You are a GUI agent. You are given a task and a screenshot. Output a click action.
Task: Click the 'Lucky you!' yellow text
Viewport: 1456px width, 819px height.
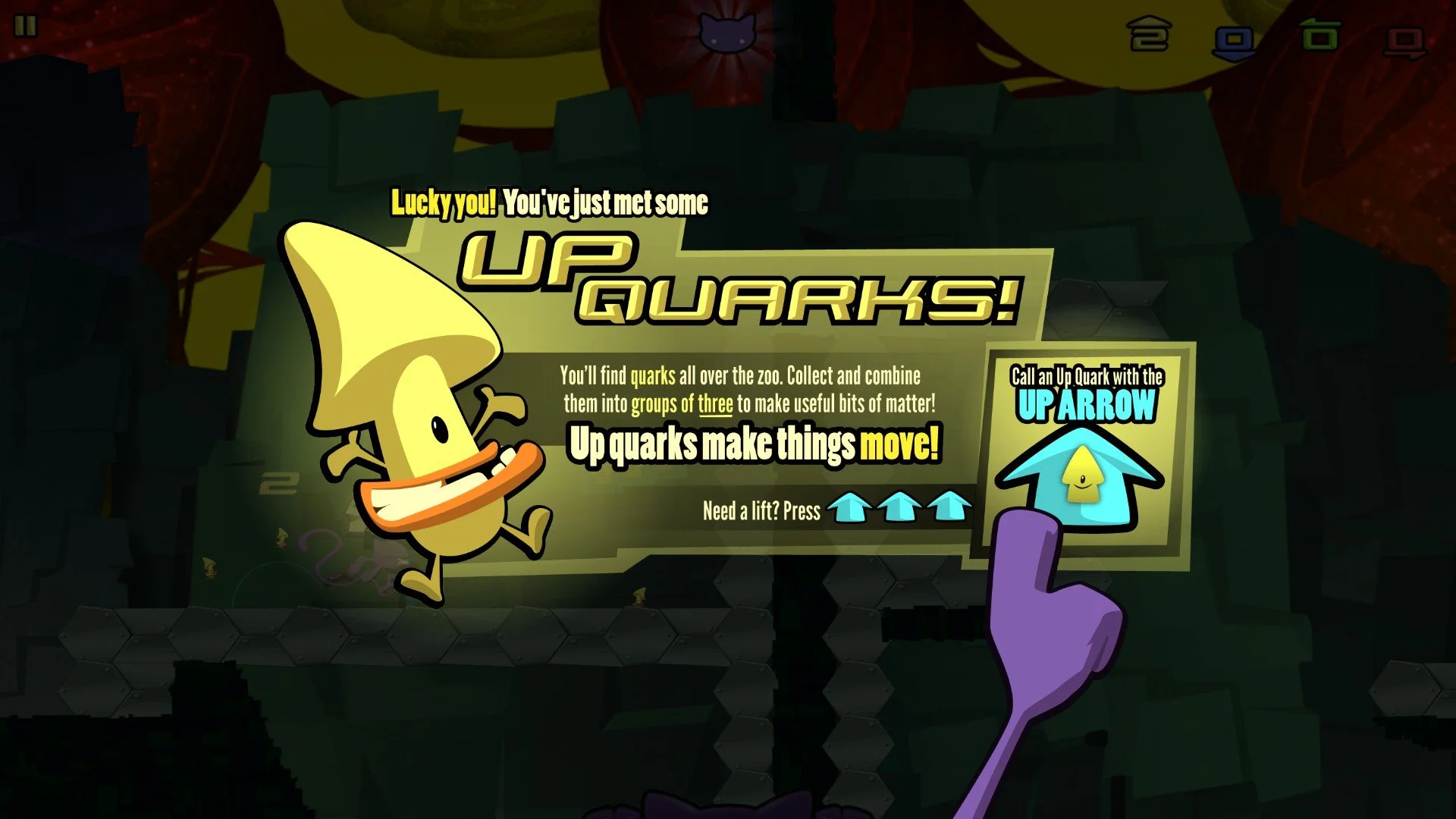444,201
